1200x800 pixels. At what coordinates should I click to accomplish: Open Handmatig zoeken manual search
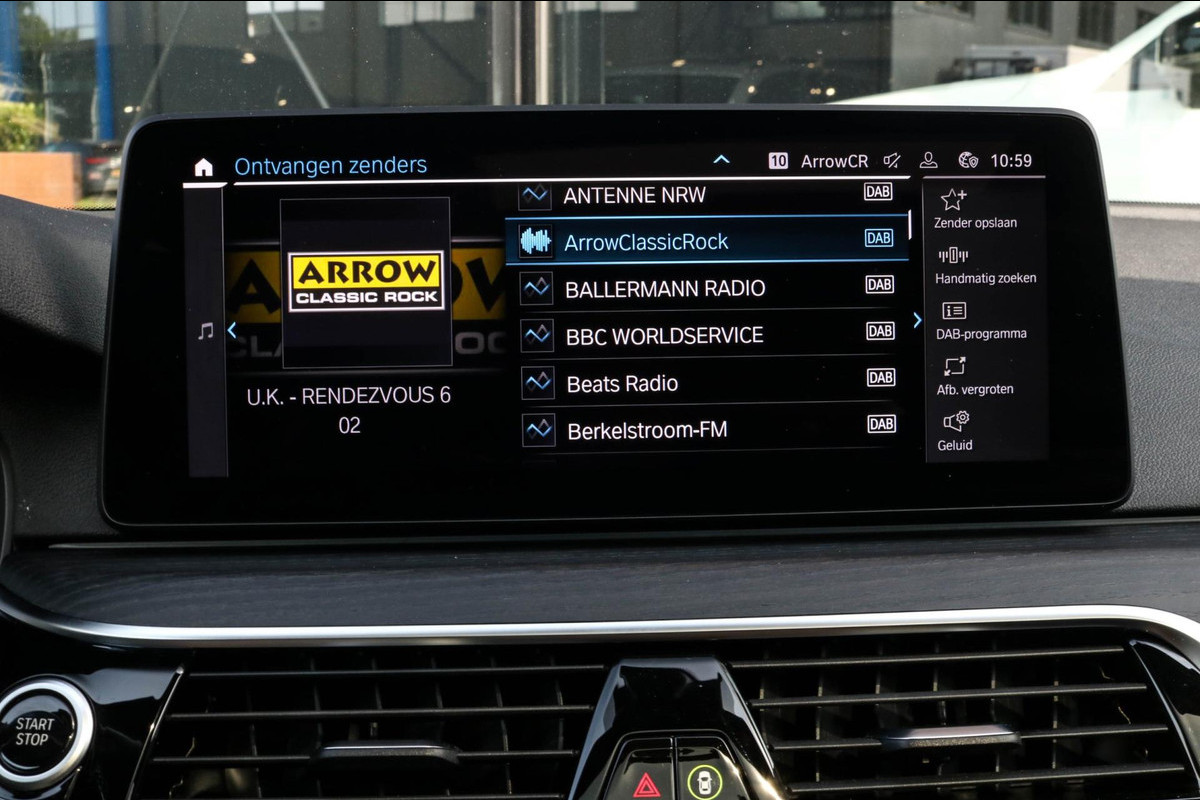pyautogui.click(x=985, y=264)
